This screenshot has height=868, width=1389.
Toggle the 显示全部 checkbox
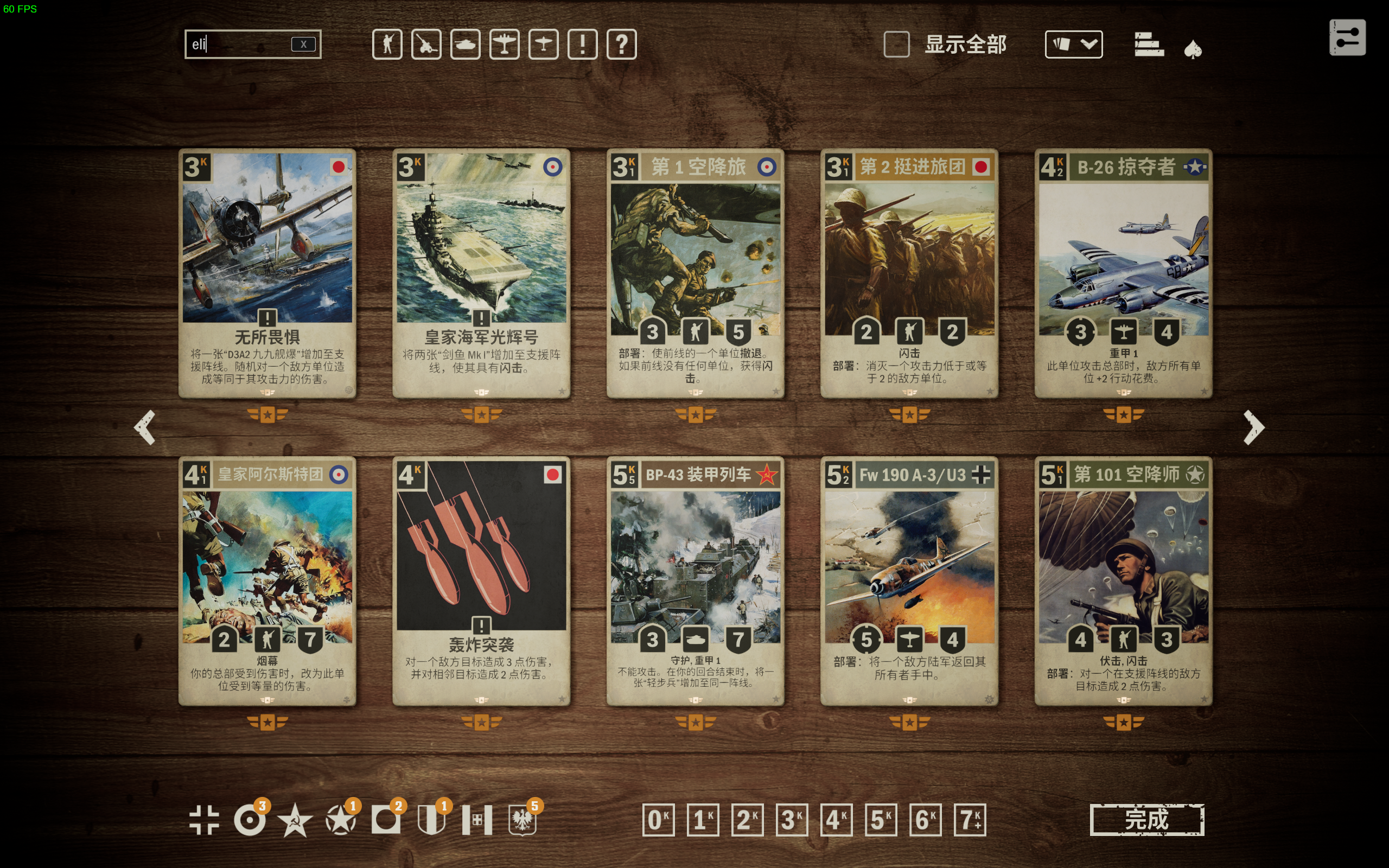tap(896, 44)
